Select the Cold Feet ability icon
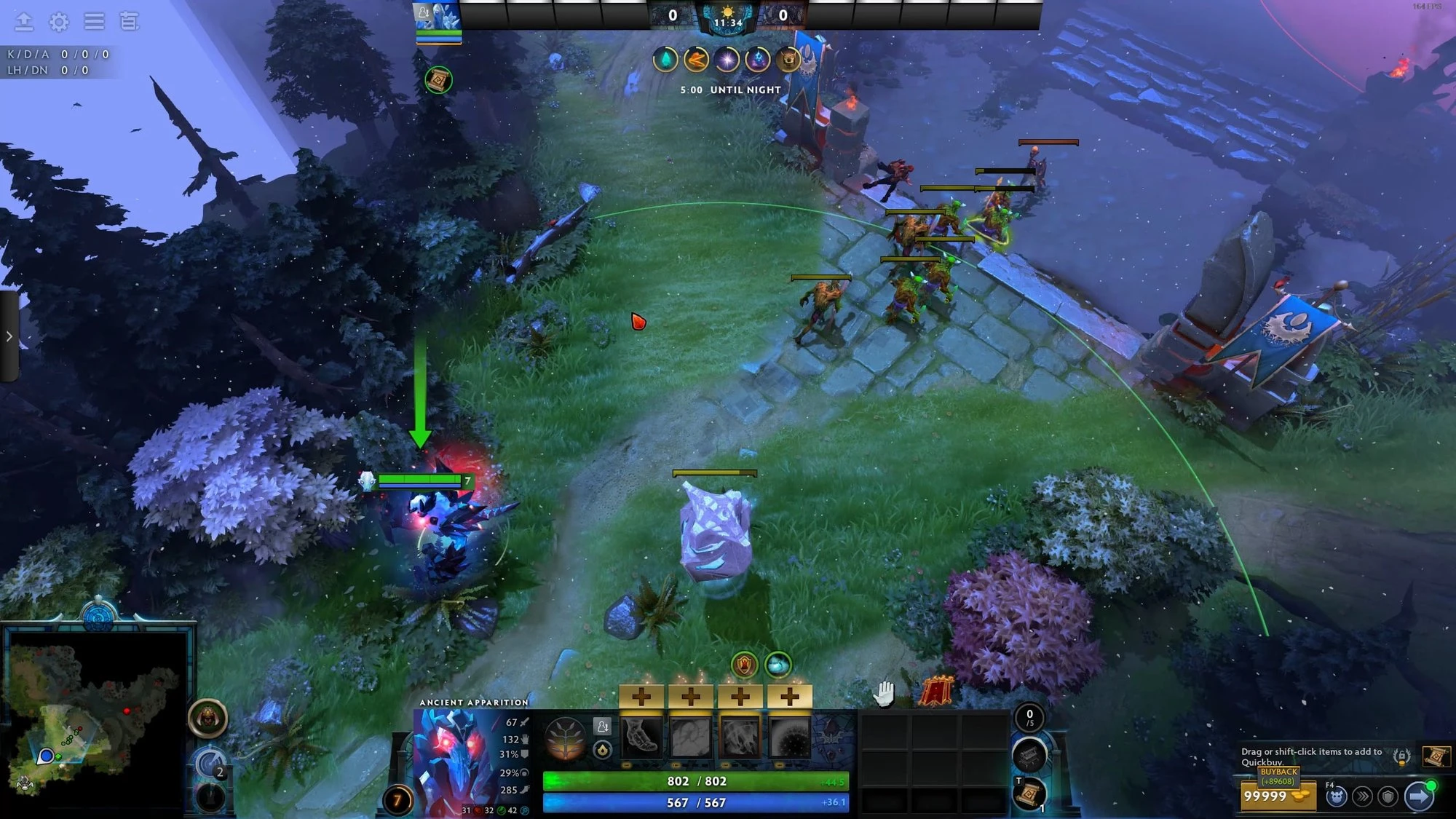The height and width of the screenshot is (819, 1456). click(x=641, y=737)
